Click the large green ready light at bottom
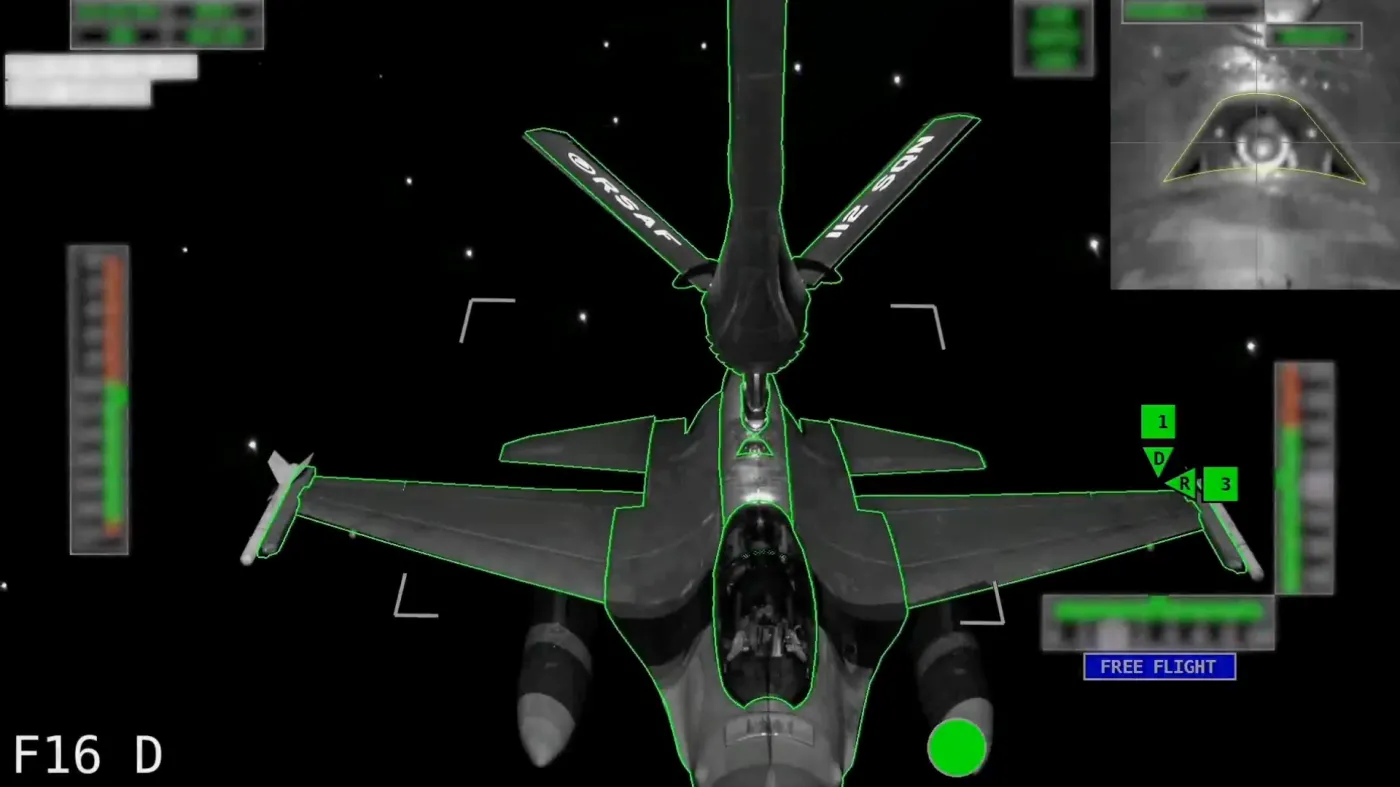Viewport: 1400px width, 787px height. pyautogui.click(x=957, y=748)
